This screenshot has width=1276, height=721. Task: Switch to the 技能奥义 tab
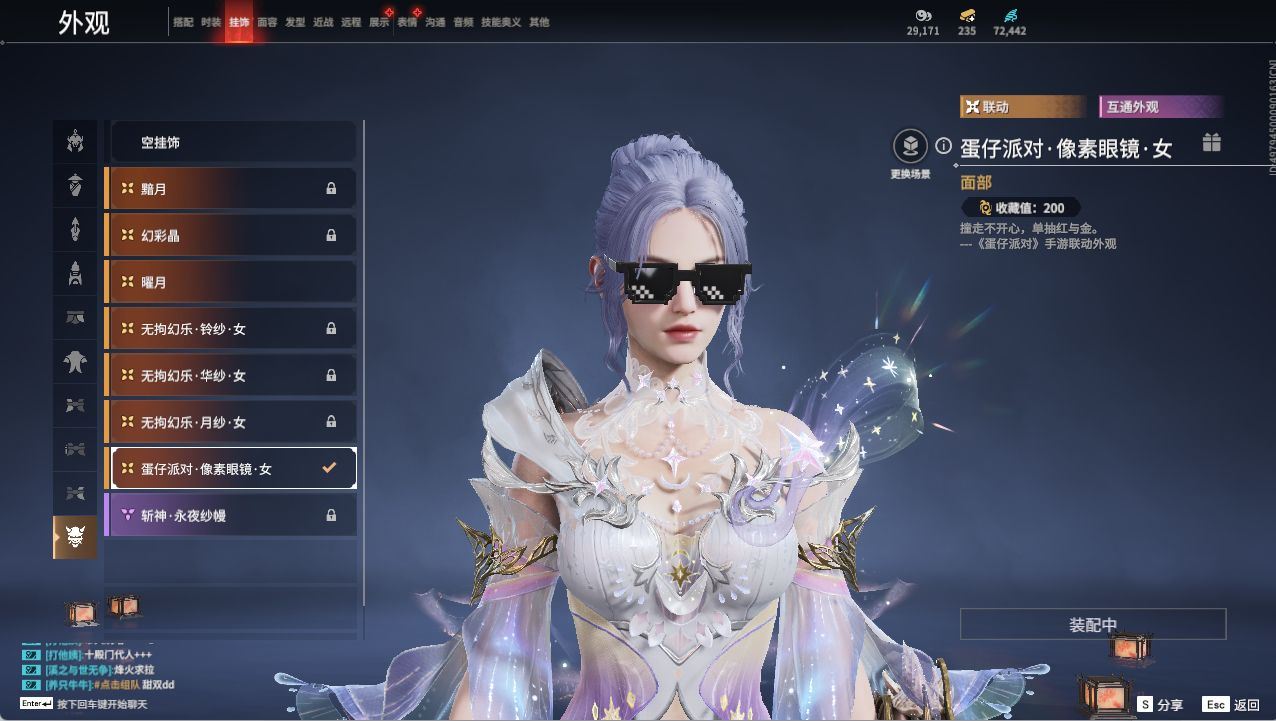point(501,22)
